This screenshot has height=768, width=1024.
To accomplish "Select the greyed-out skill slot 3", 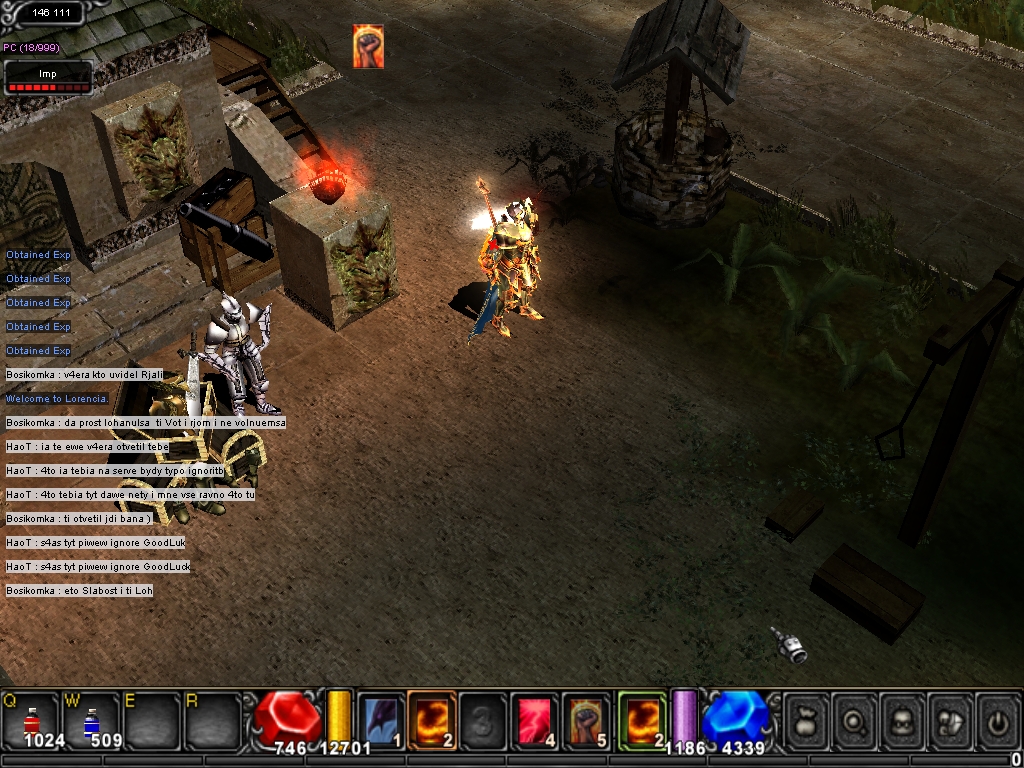I will (x=483, y=720).
